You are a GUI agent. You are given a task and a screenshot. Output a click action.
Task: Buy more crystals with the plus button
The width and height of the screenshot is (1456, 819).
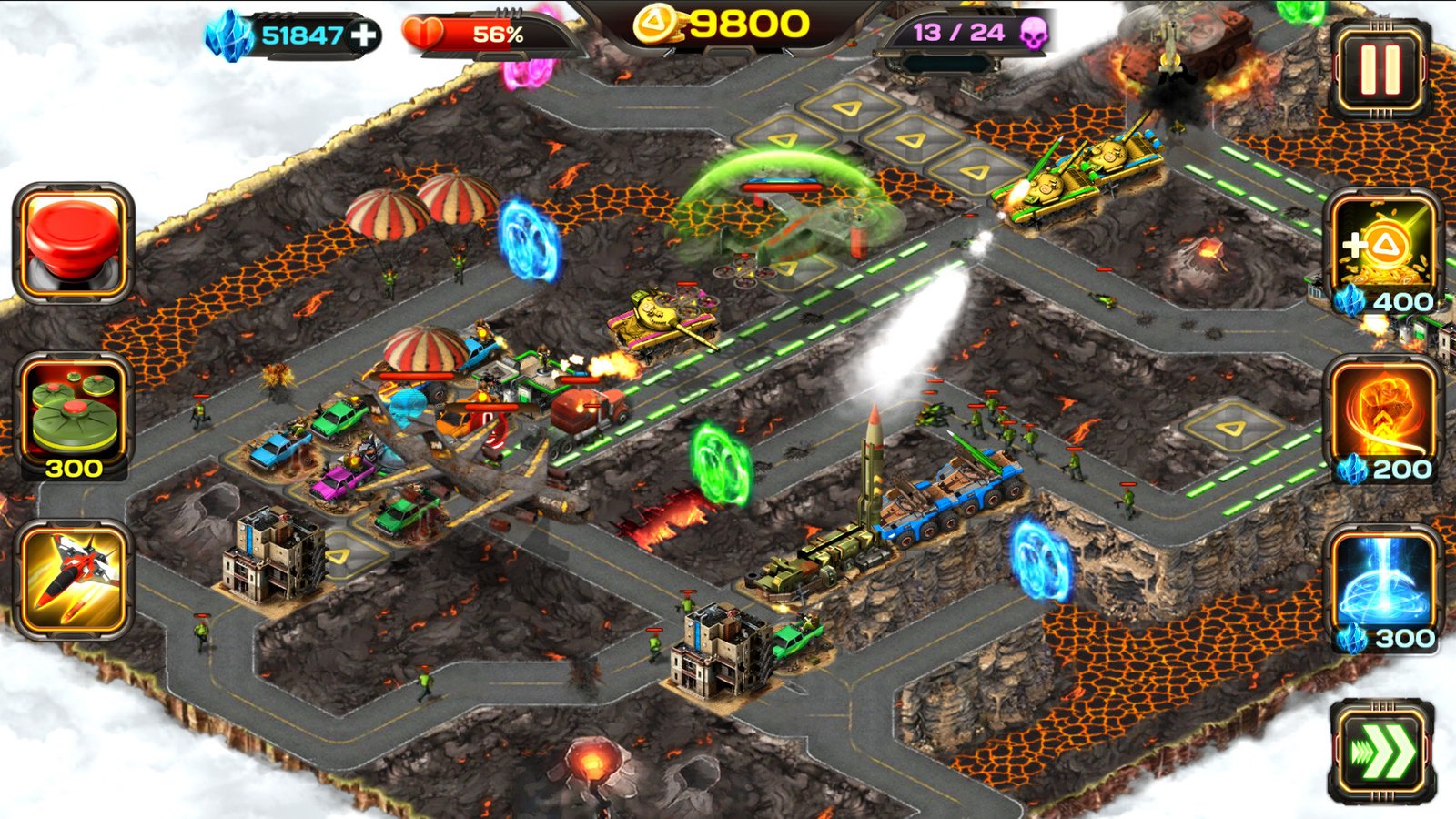pyautogui.click(x=366, y=36)
